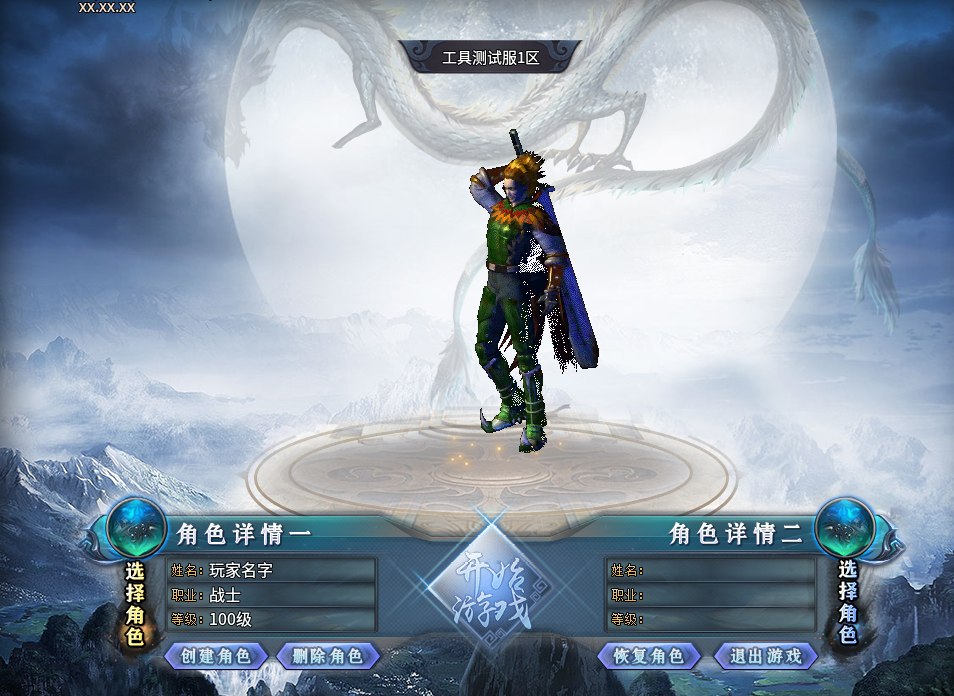Click the 工具测试服1区 server banner
Screen dimensions: 954x696
click(490, 58)
